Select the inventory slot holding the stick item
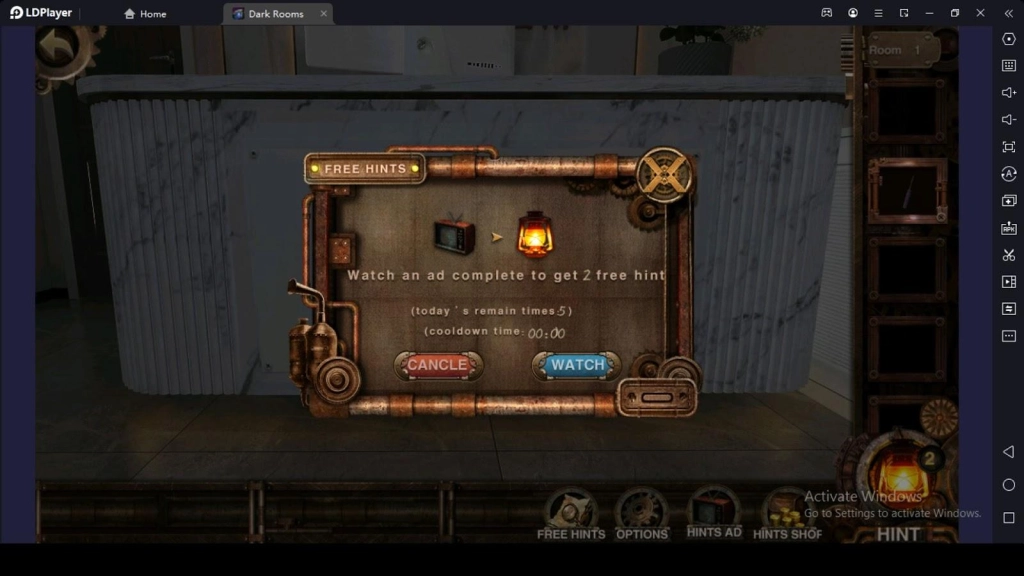1024x576 pixels. (x=907, y=190)
